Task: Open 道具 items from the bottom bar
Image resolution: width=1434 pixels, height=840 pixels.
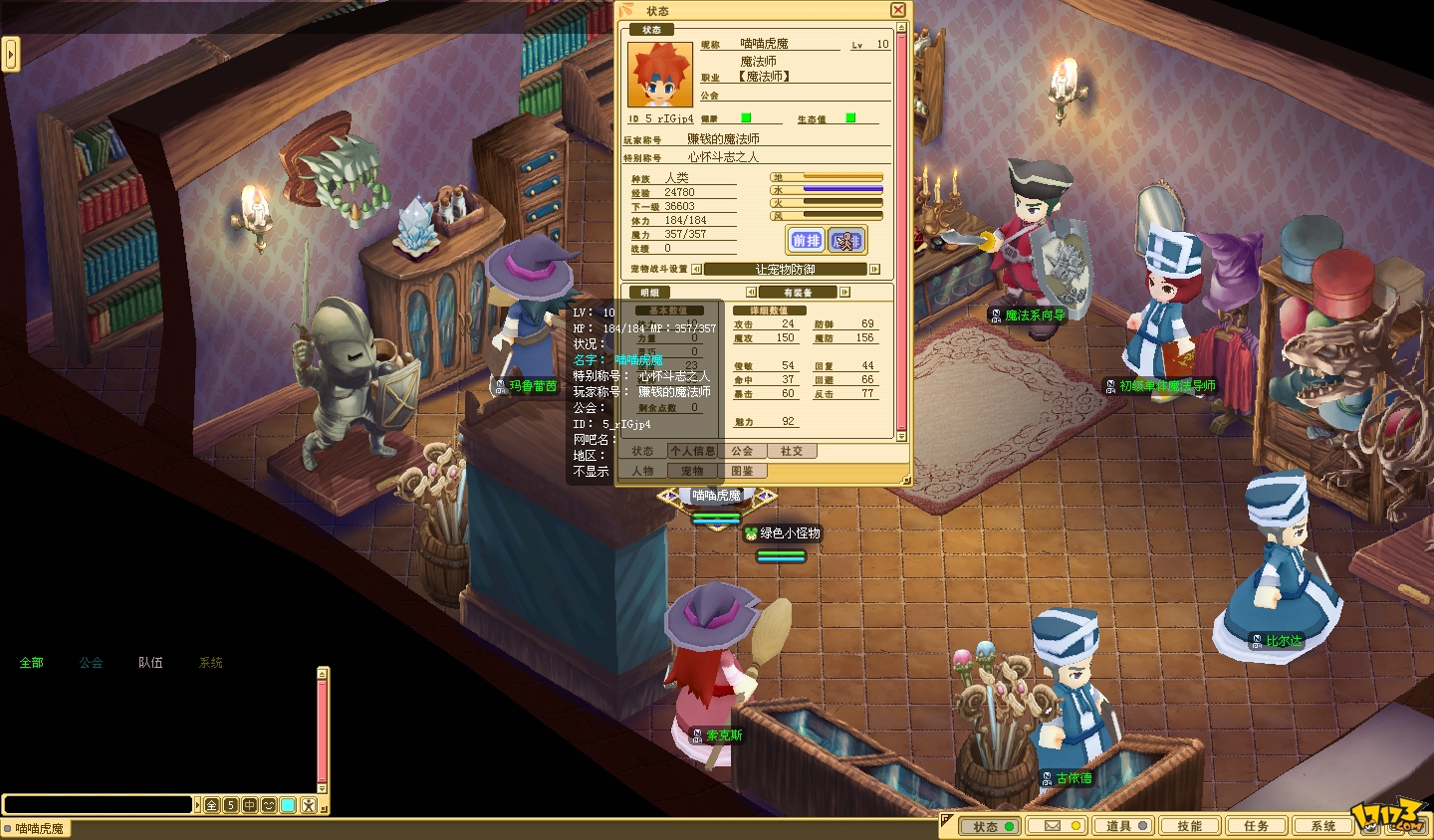Action: point(1125,826)
